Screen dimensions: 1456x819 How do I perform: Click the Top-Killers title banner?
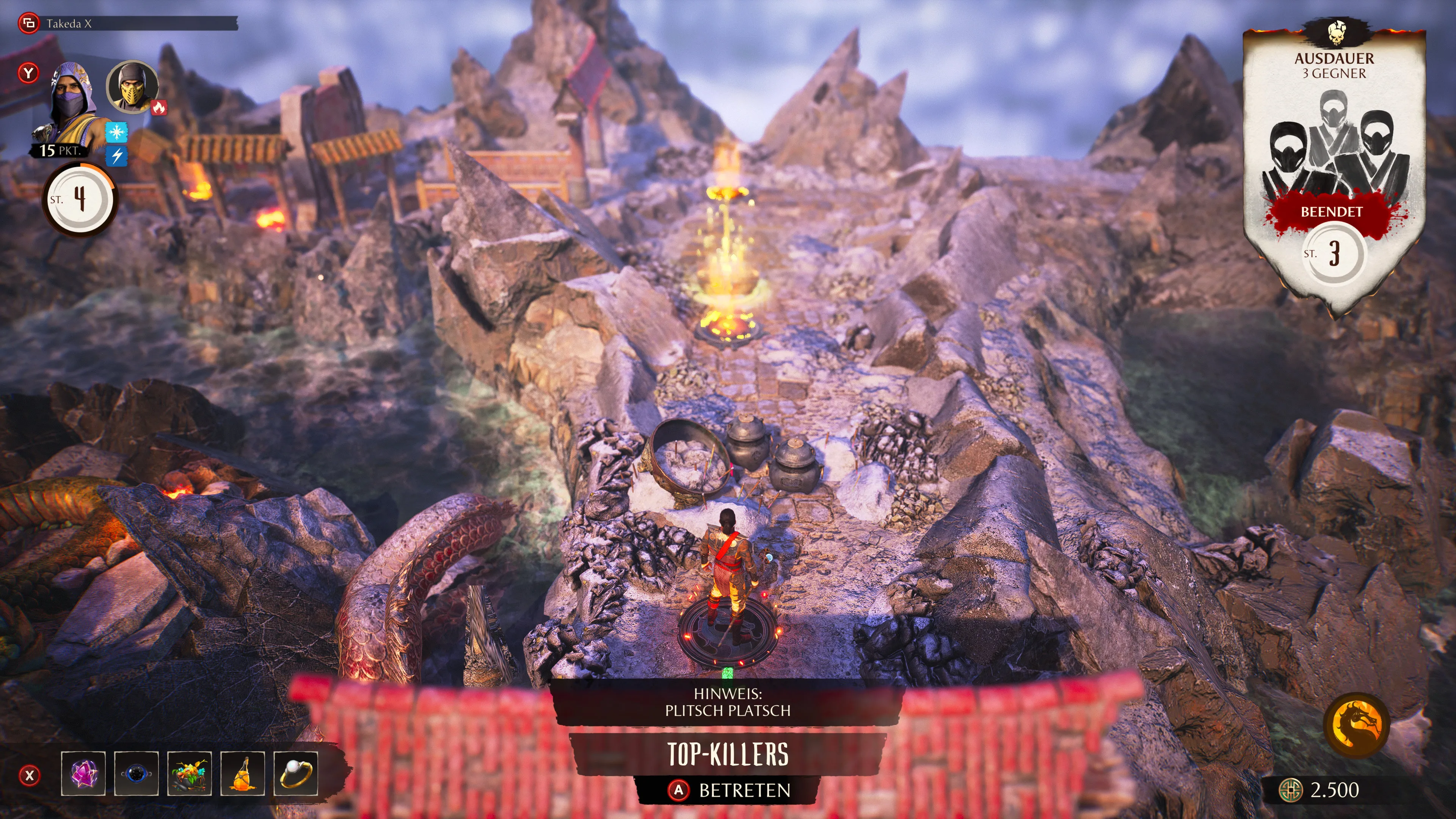[728, 753]
